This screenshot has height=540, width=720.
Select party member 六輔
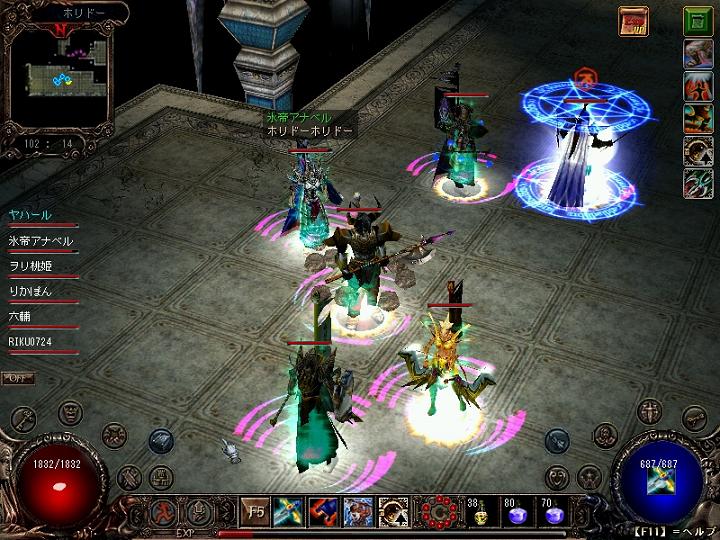click(x=21, y=316)
